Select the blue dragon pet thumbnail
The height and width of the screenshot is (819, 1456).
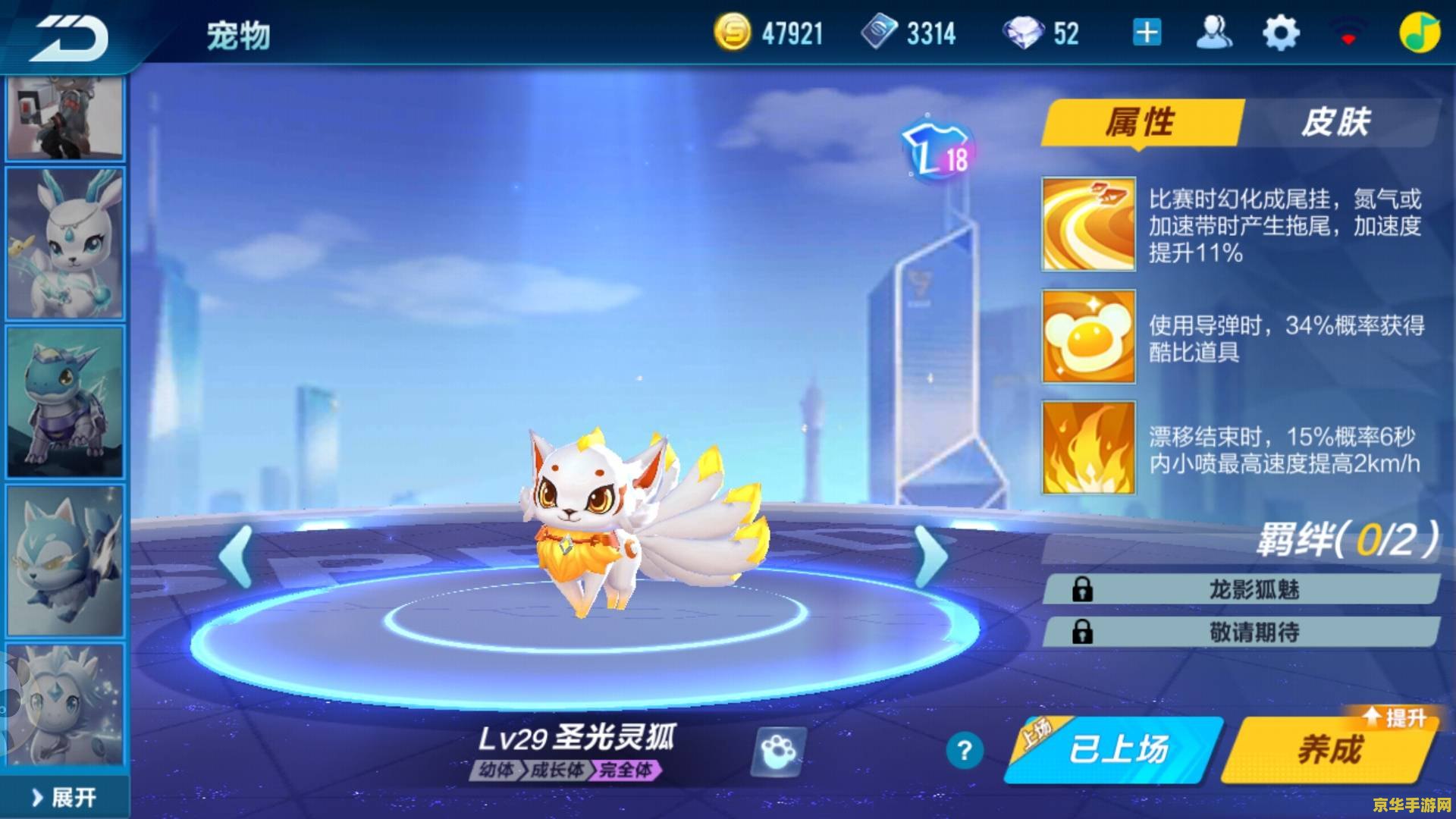coord(64,402)
